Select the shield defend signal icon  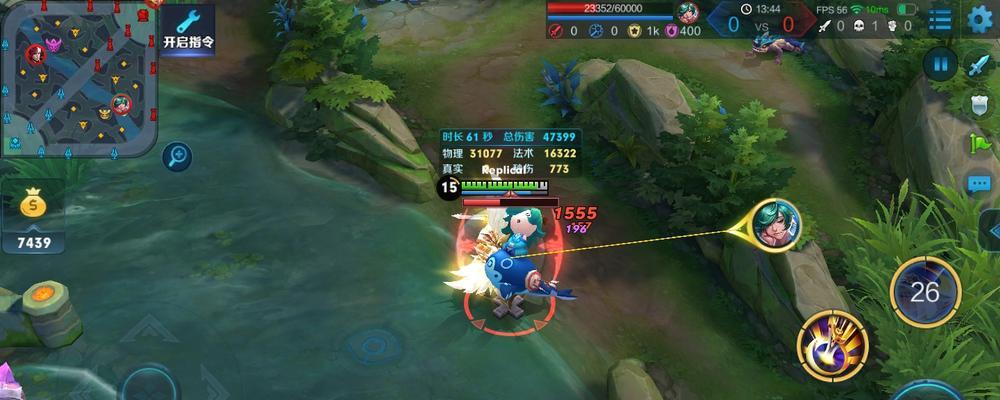click(x=979, y=105)
